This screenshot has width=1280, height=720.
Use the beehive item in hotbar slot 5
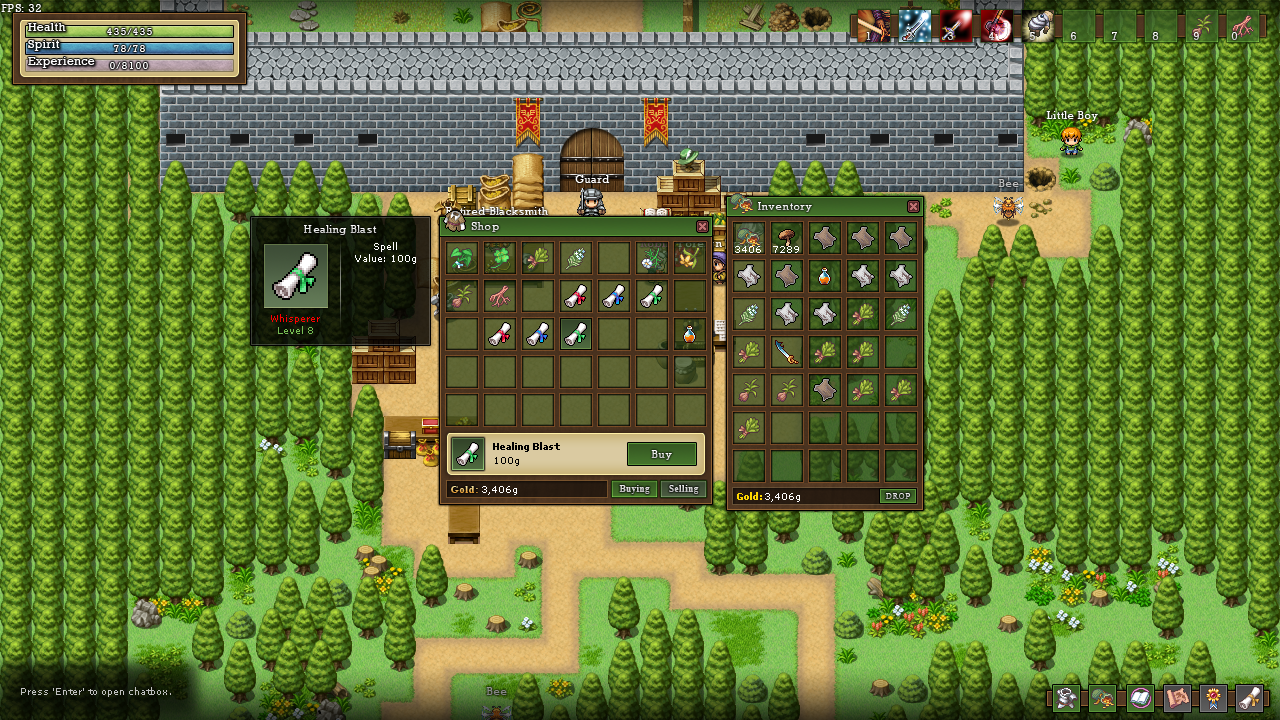(x=1038, y=26)
